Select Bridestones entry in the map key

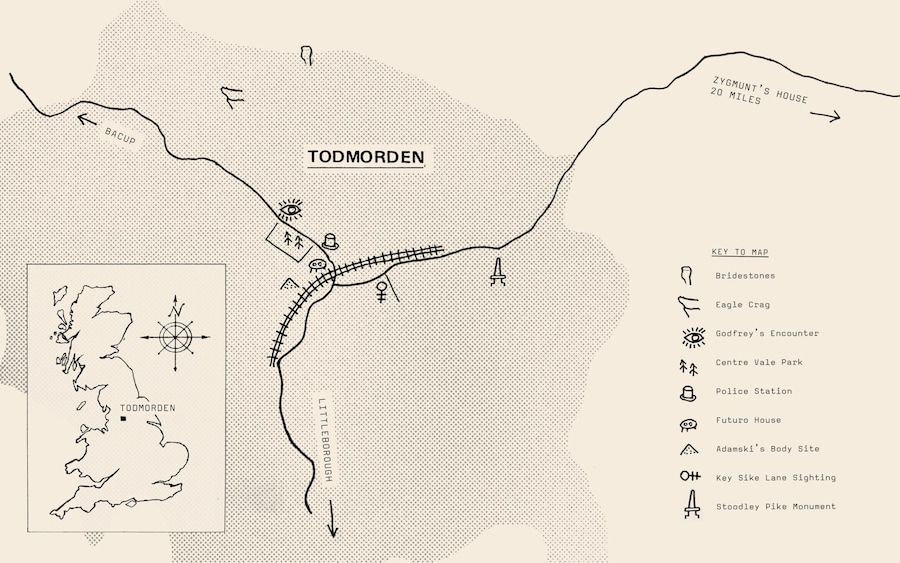745,275
